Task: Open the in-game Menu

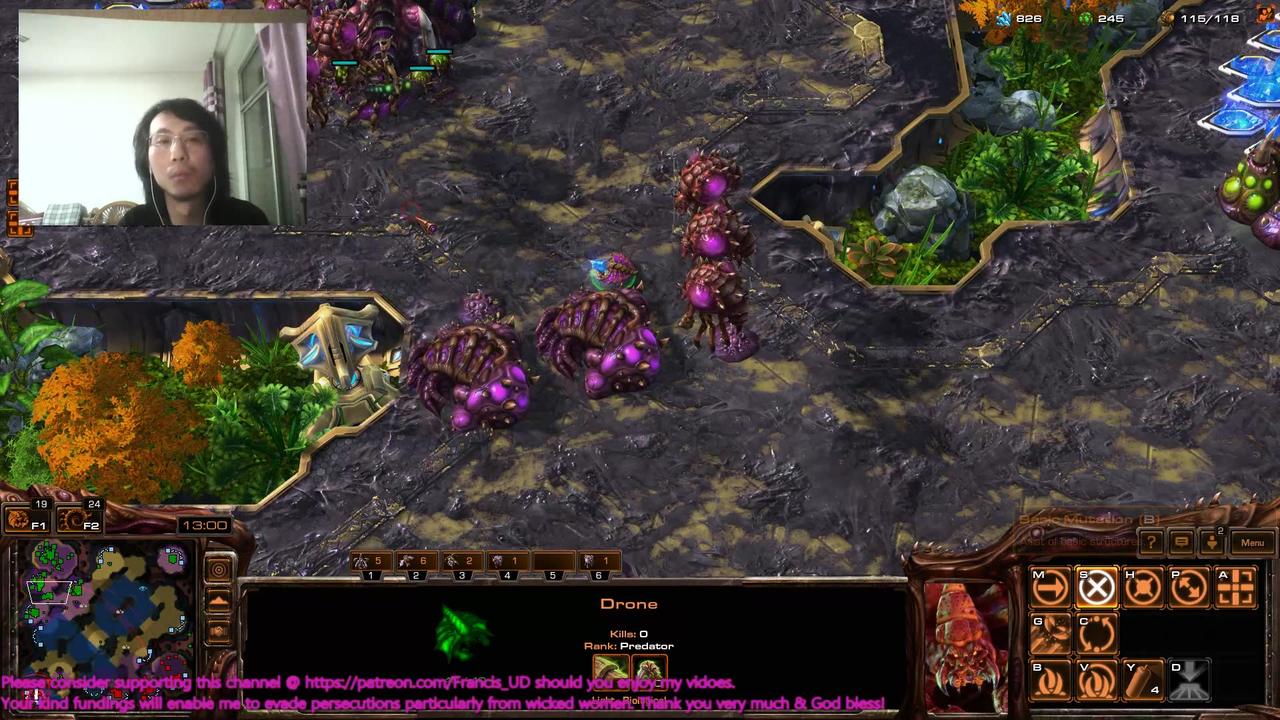Action: [1253, 542]
